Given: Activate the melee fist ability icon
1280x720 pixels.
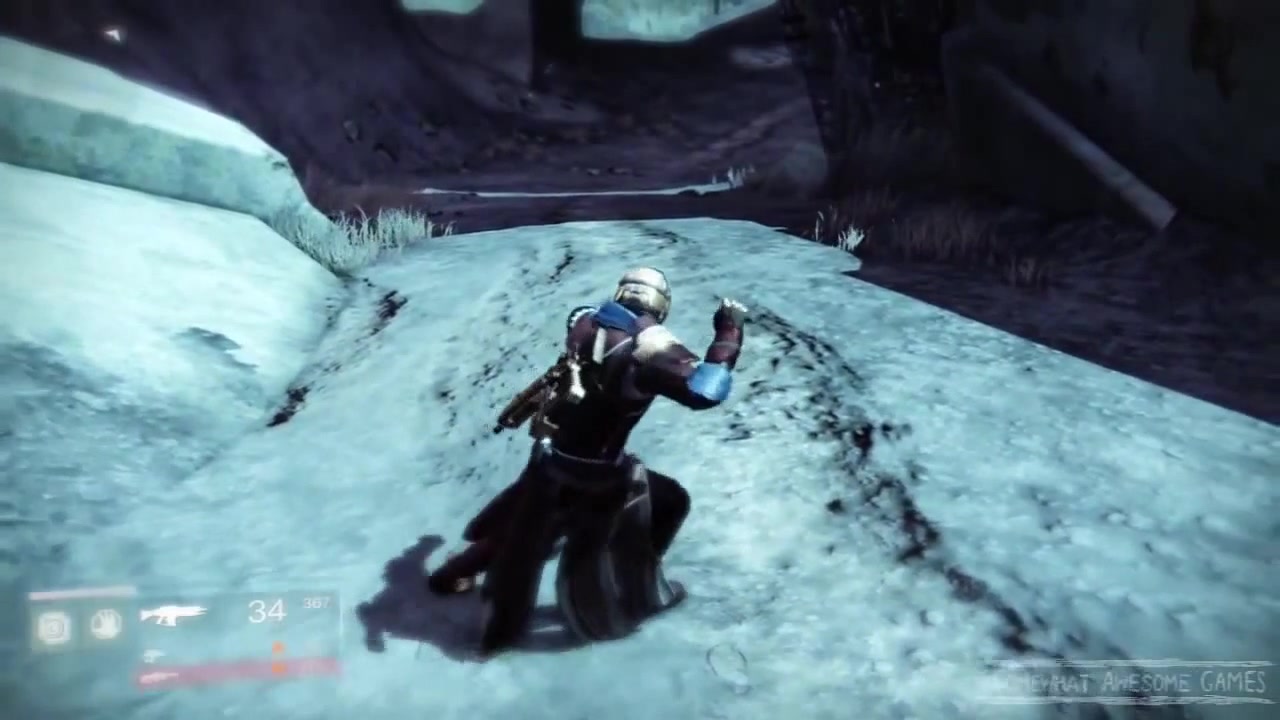Looking at the screenshot, I should (105, 625).
